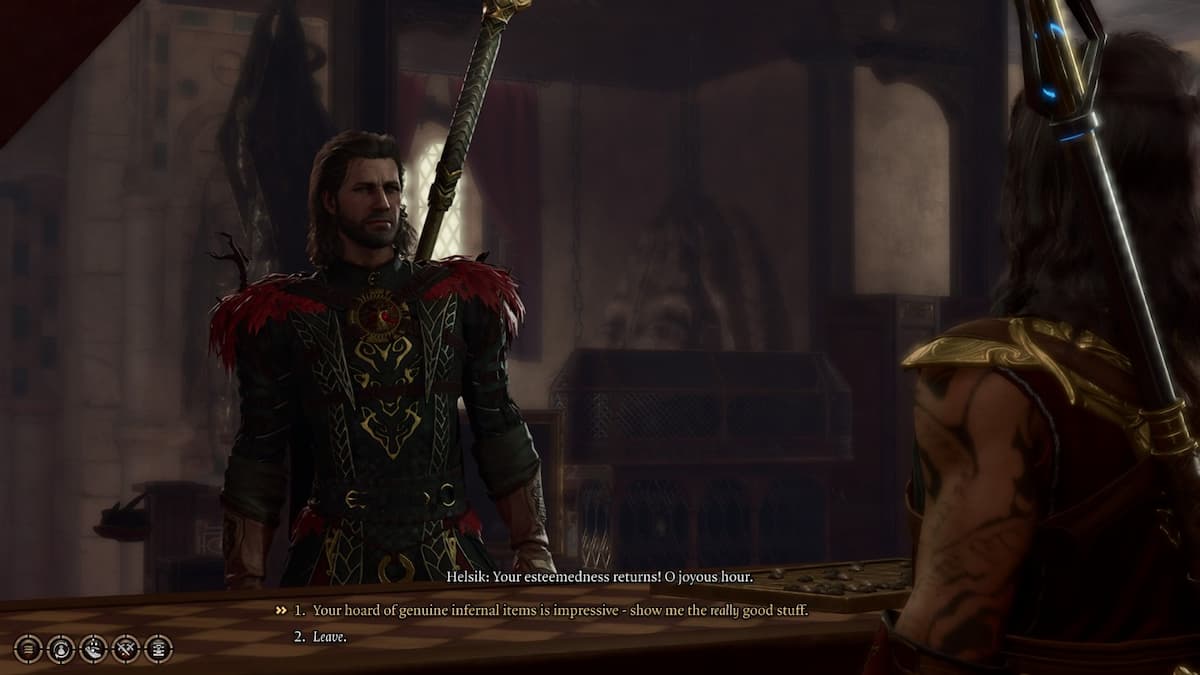This screenshot has height=675, width=1200.
Task: Click the coin pouch trade icon
Action: tap(61, 649)
